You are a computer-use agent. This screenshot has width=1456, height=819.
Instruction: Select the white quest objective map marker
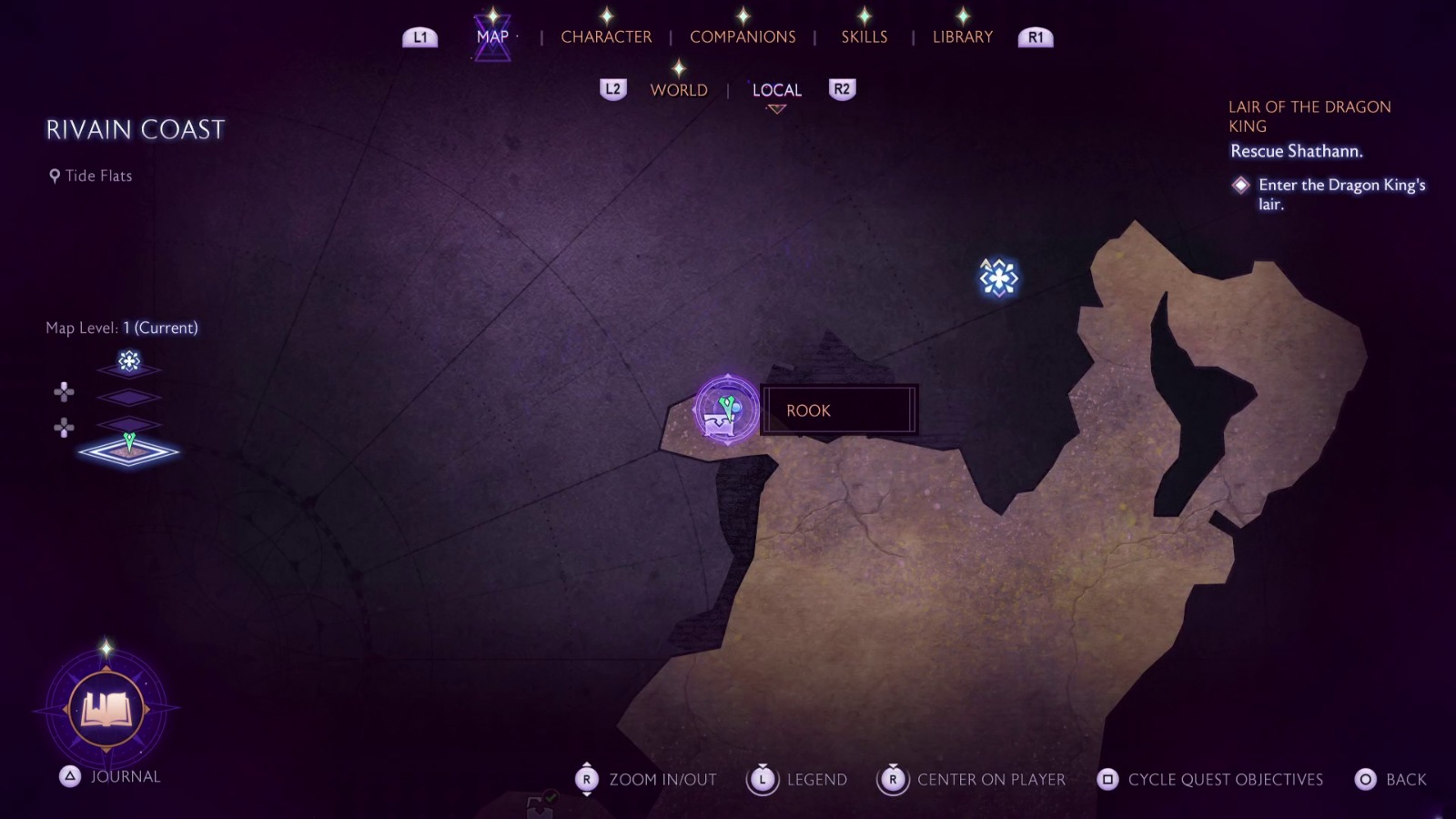[x=998, y=278]
